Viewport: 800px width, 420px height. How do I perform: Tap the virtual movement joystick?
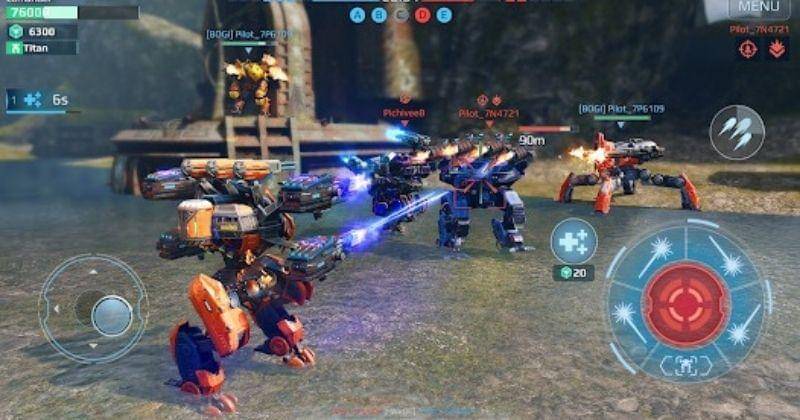[110, 315]
